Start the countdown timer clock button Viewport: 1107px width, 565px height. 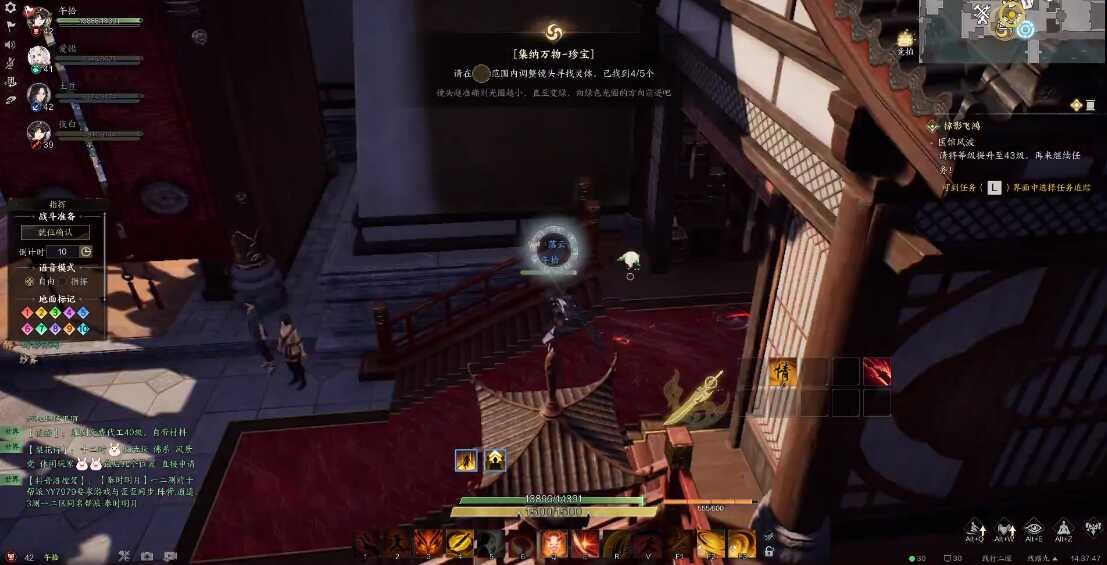pos(86,251)
